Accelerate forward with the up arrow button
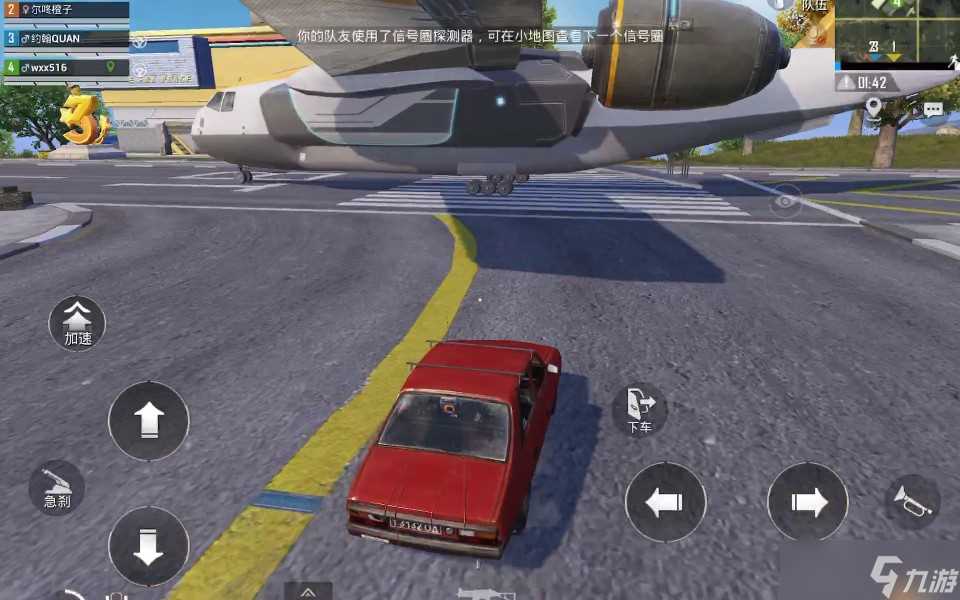The image size is (960, 600). 148,420
